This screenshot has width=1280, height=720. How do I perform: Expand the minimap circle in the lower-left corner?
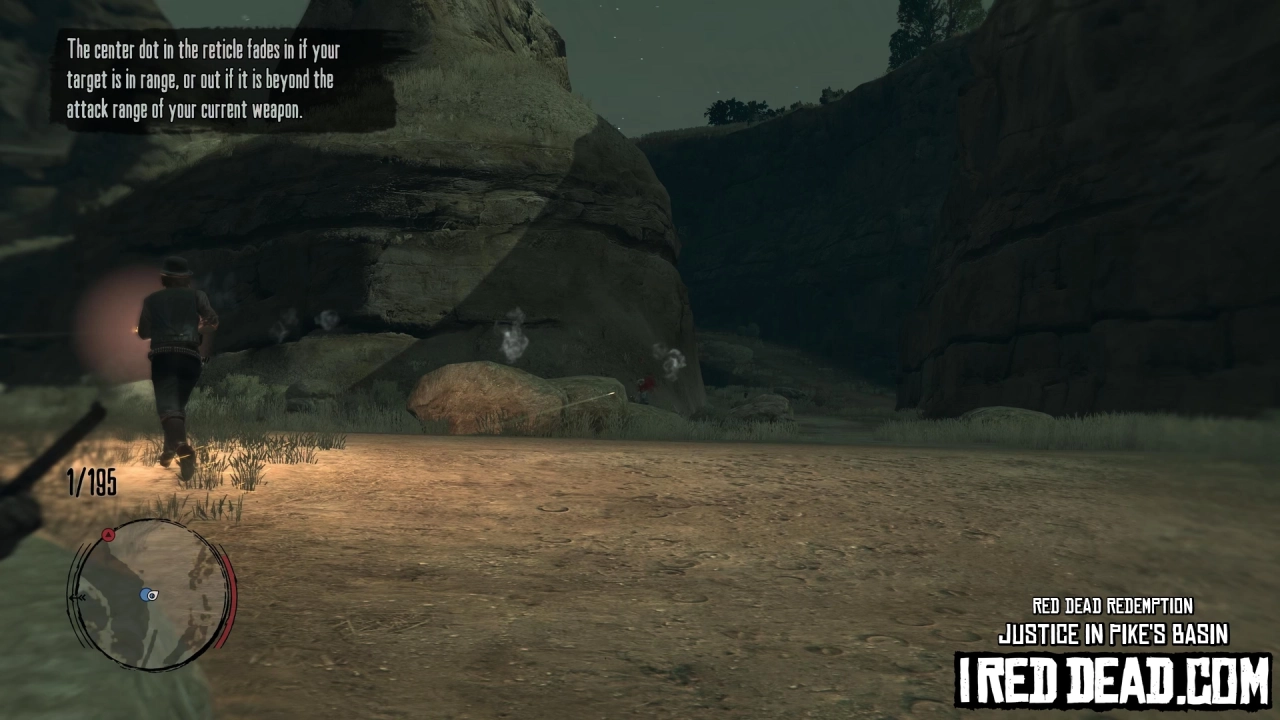point(148,594)
